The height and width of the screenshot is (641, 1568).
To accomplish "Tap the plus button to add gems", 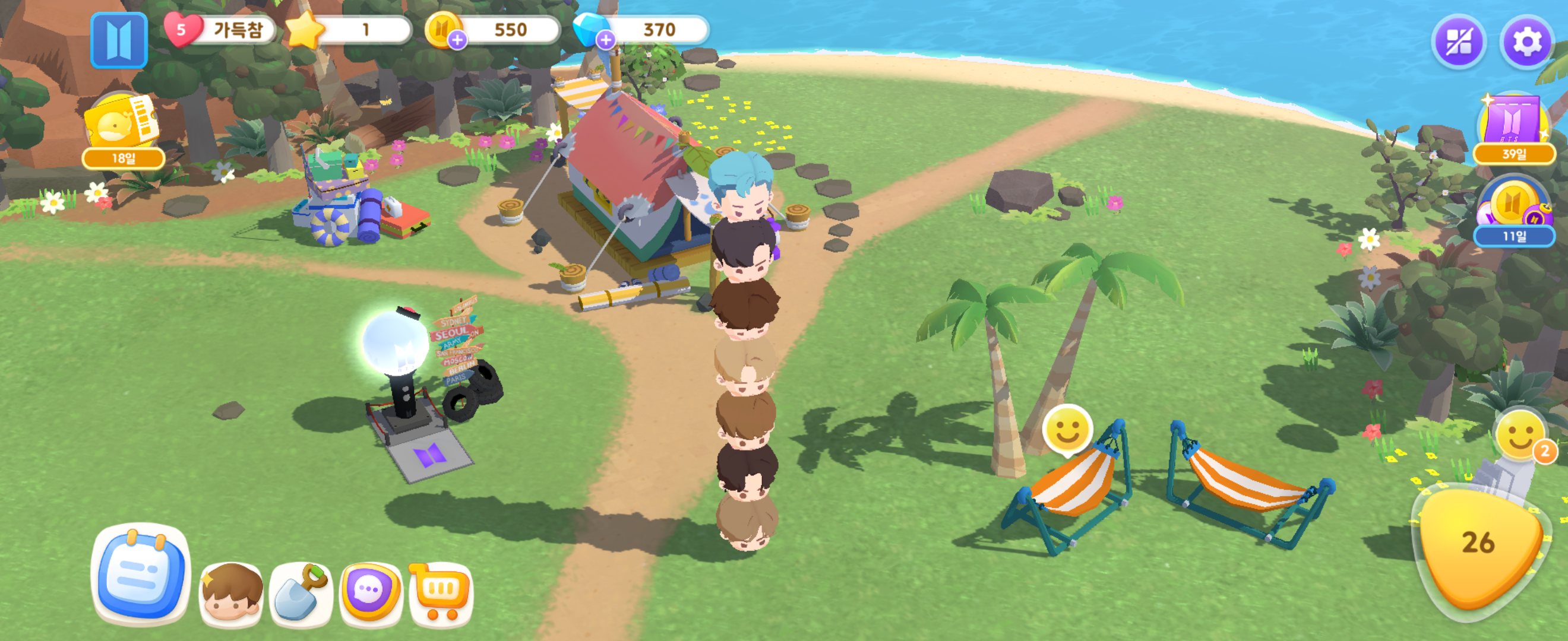I will click(x=605, y=40).
